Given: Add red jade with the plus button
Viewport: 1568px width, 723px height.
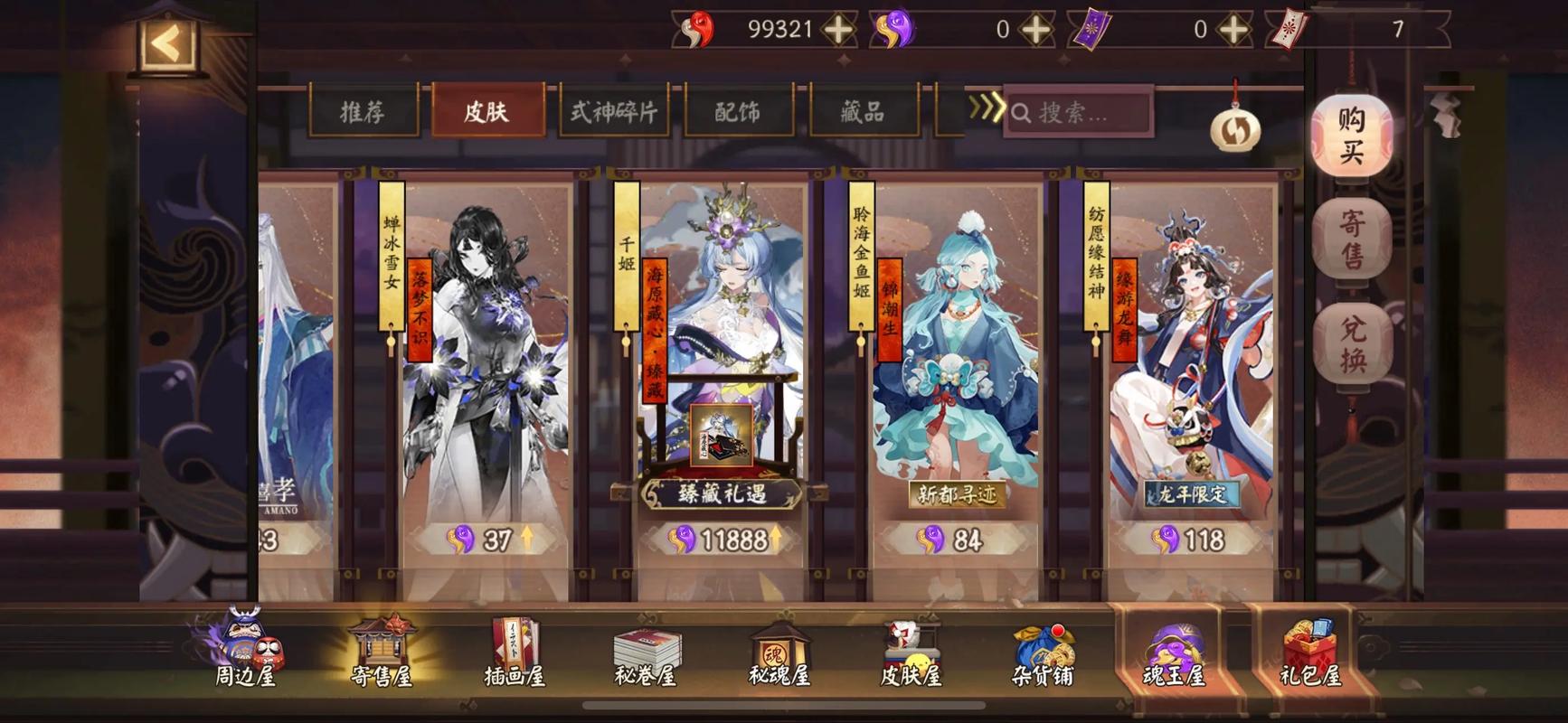Looking at the screenshot, I should 839,30.
